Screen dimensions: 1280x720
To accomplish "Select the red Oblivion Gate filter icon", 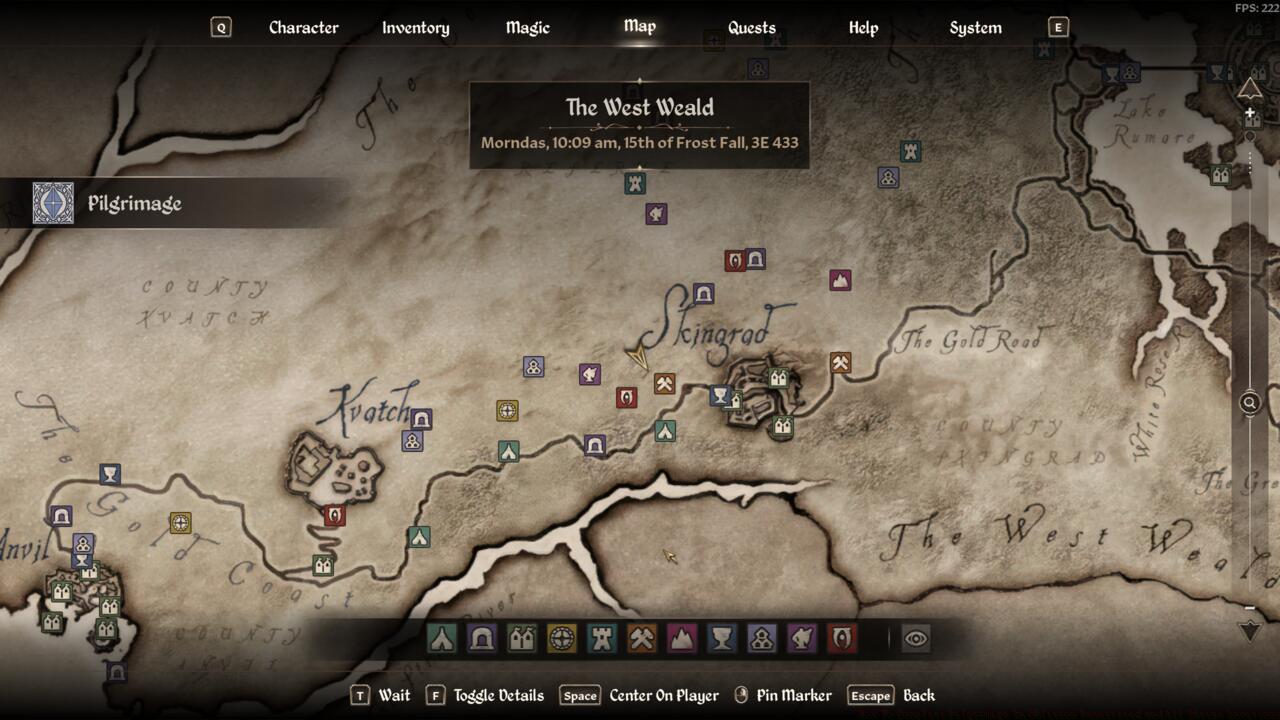I will click(x=841, y=637).
